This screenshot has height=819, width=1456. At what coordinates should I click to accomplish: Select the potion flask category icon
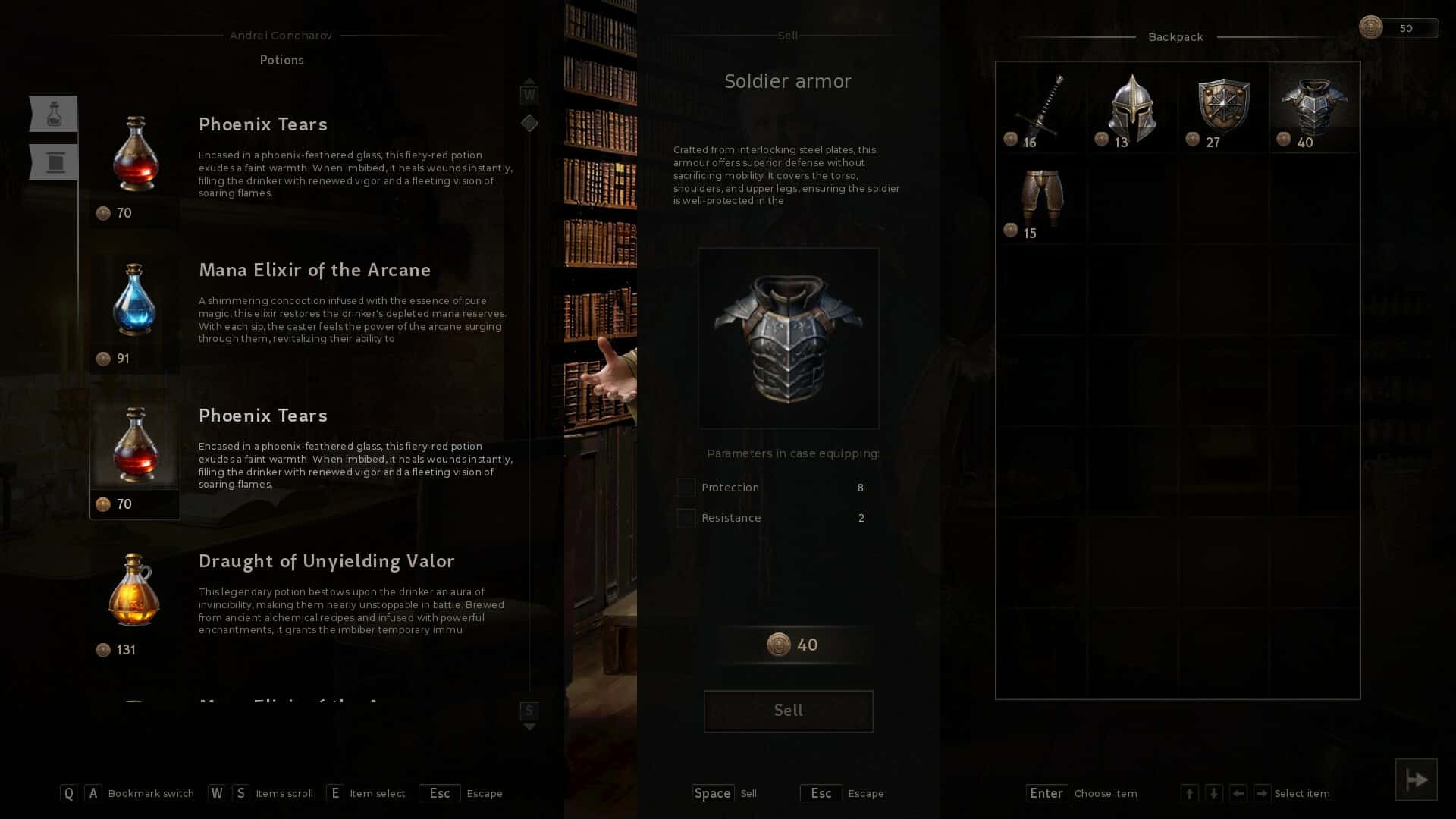(53, 113)
